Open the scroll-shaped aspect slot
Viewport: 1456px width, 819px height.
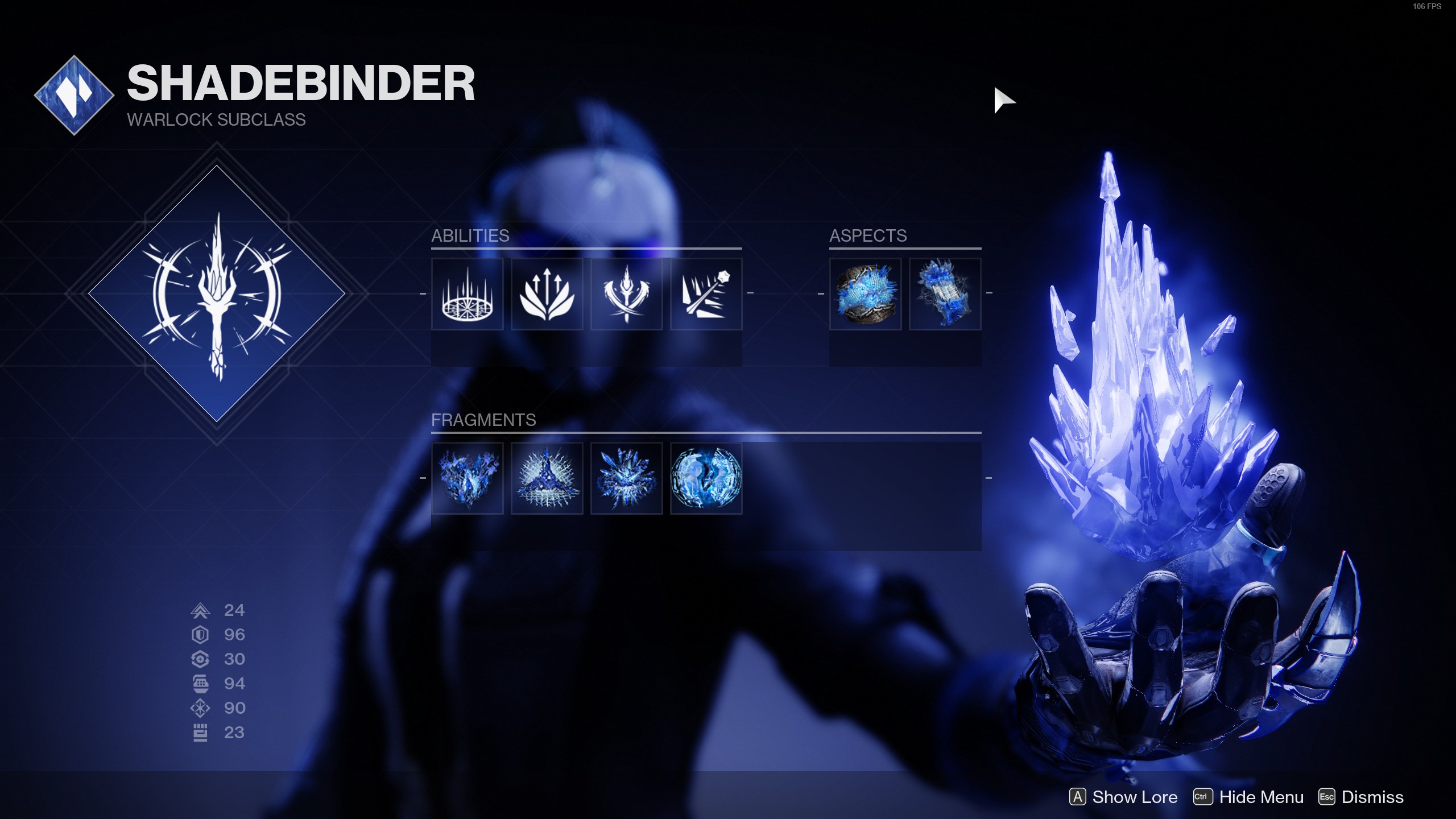click(x=945, y=294)
